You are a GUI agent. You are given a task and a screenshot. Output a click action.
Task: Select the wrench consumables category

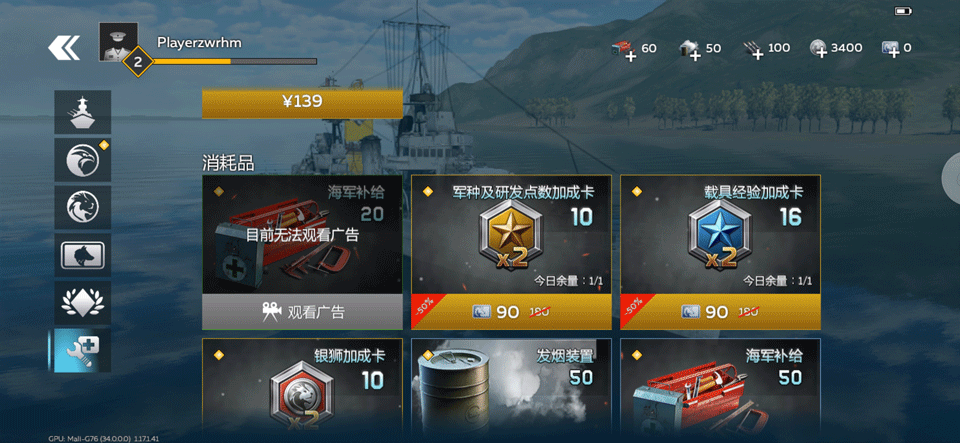[82, 350]
